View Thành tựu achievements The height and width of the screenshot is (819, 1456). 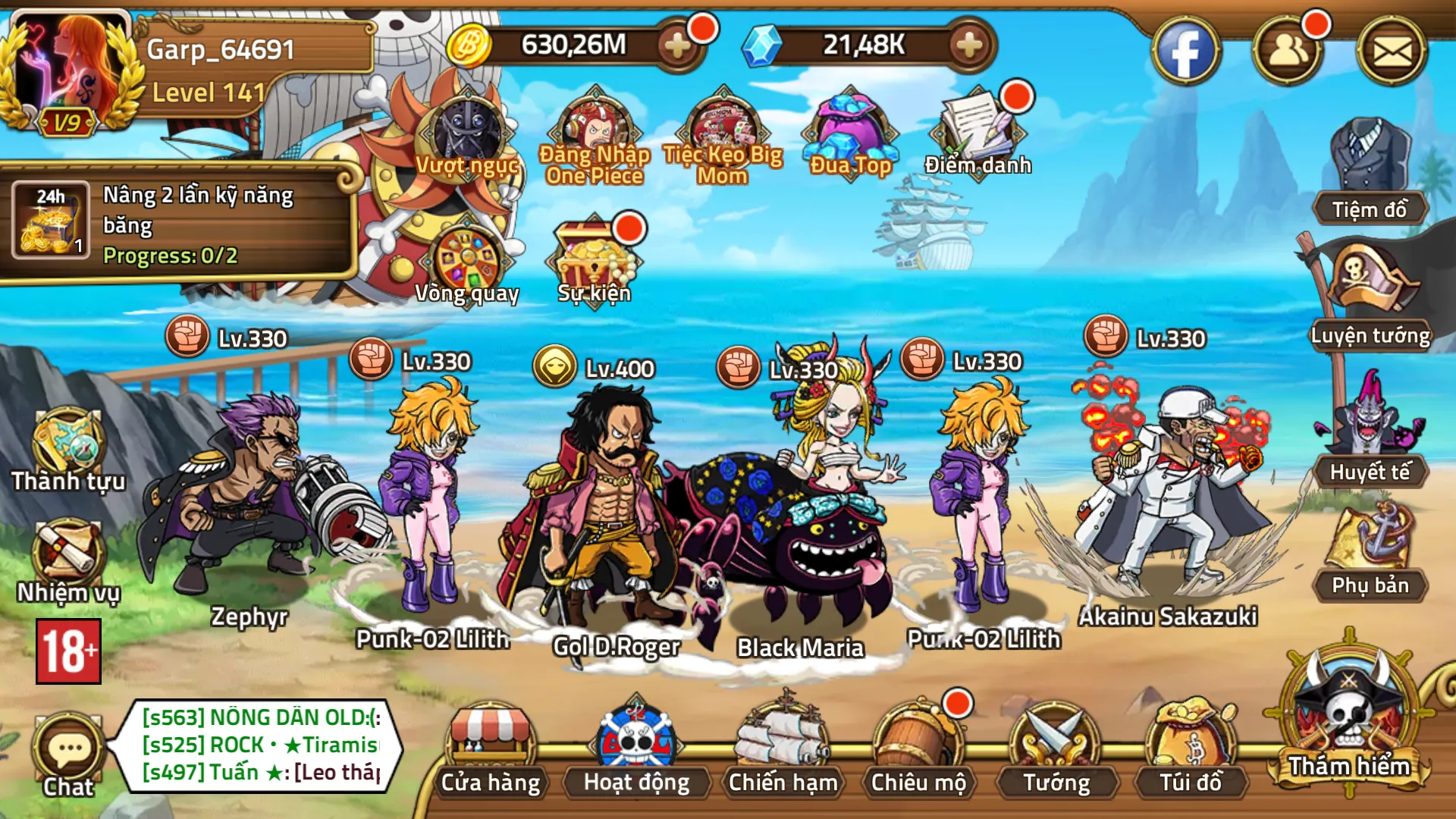68,447
